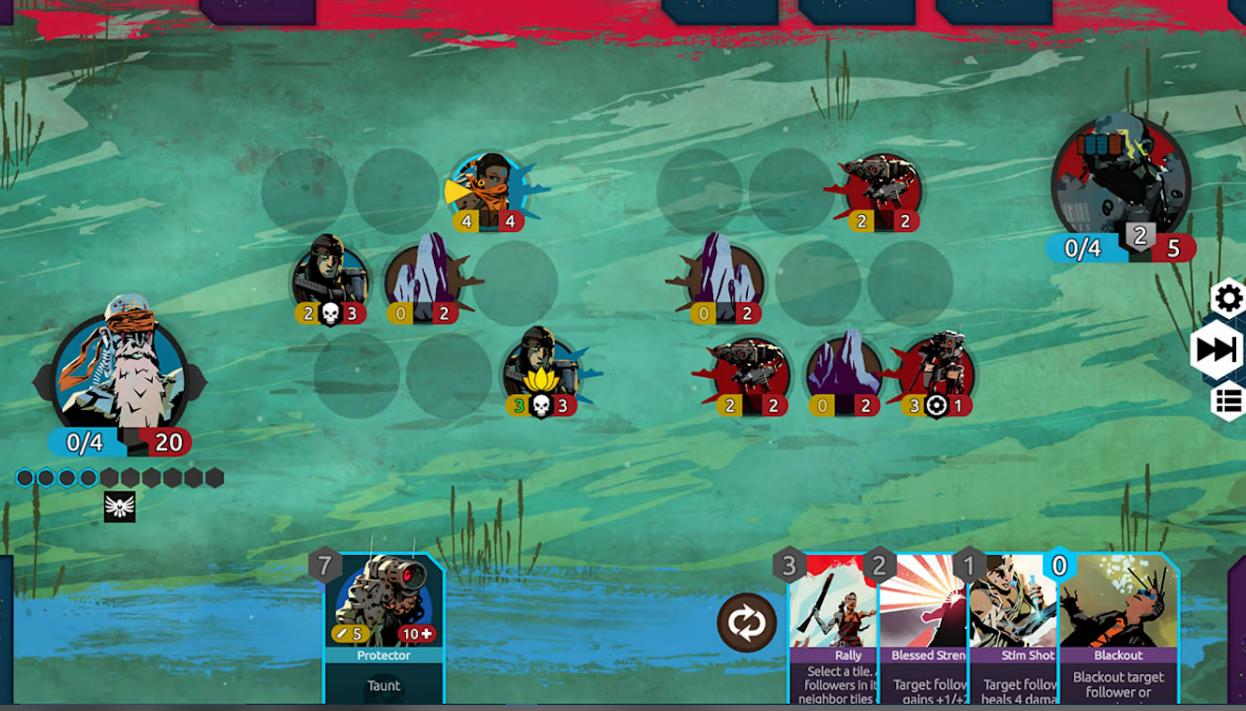This screenshot has width=1246, height=711.
Task: End turn with the fast-forward button
Action: (x=1218, y=350)
